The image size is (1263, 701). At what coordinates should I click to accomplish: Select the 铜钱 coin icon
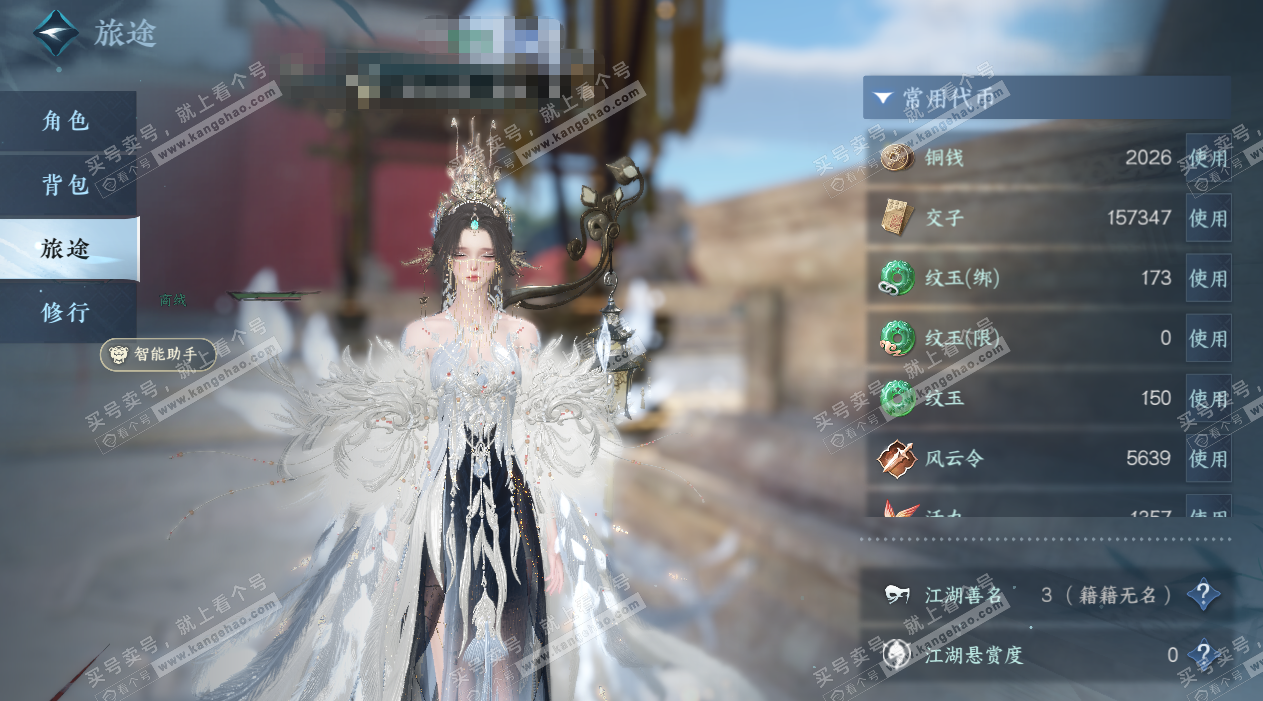pyautogui.click(x=896, y=158)
